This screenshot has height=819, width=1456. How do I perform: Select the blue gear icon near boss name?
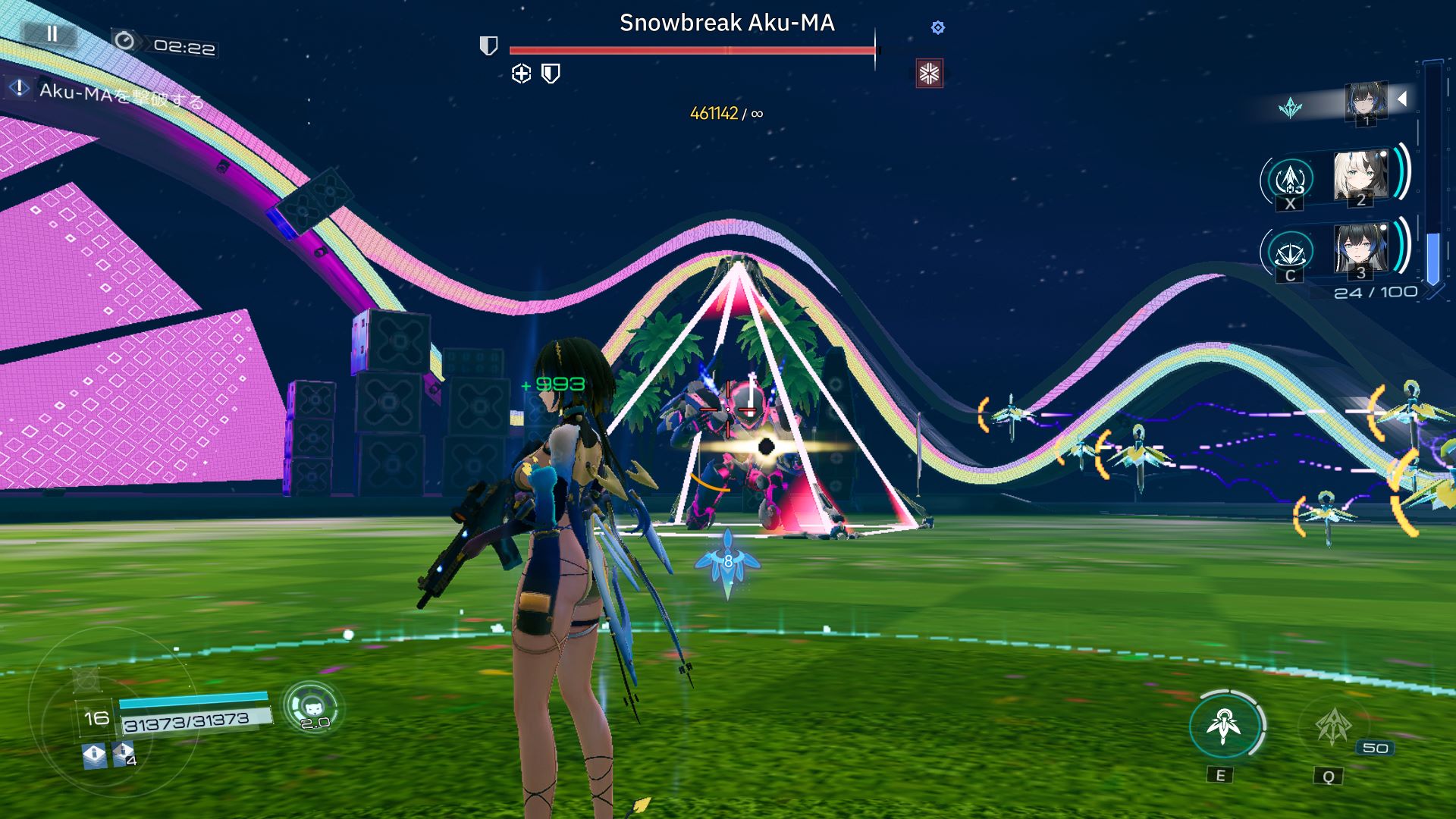(938, 28)
